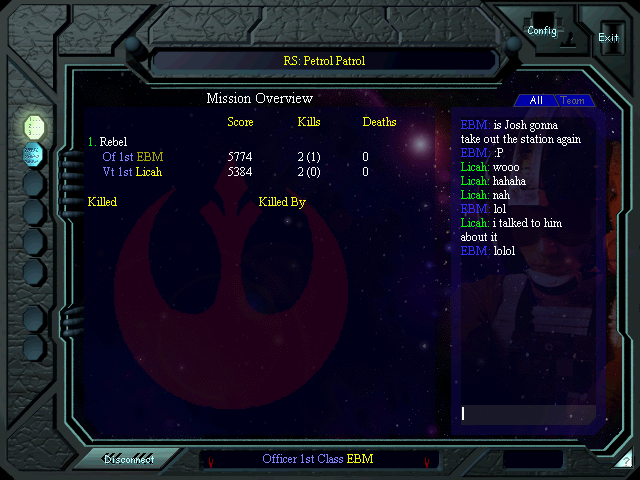
Task: Select the light-blue octagon sidebar button
Action: [34, 154]
